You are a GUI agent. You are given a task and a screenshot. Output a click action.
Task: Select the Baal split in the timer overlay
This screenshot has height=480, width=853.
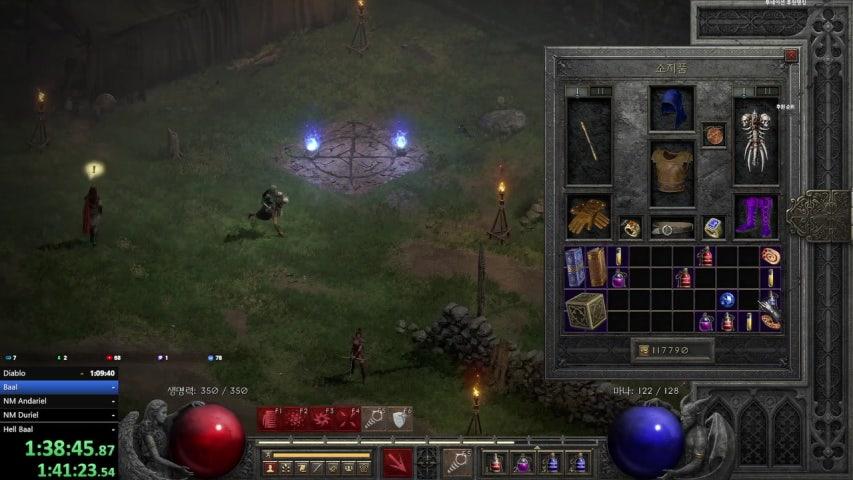coord(60,386)
